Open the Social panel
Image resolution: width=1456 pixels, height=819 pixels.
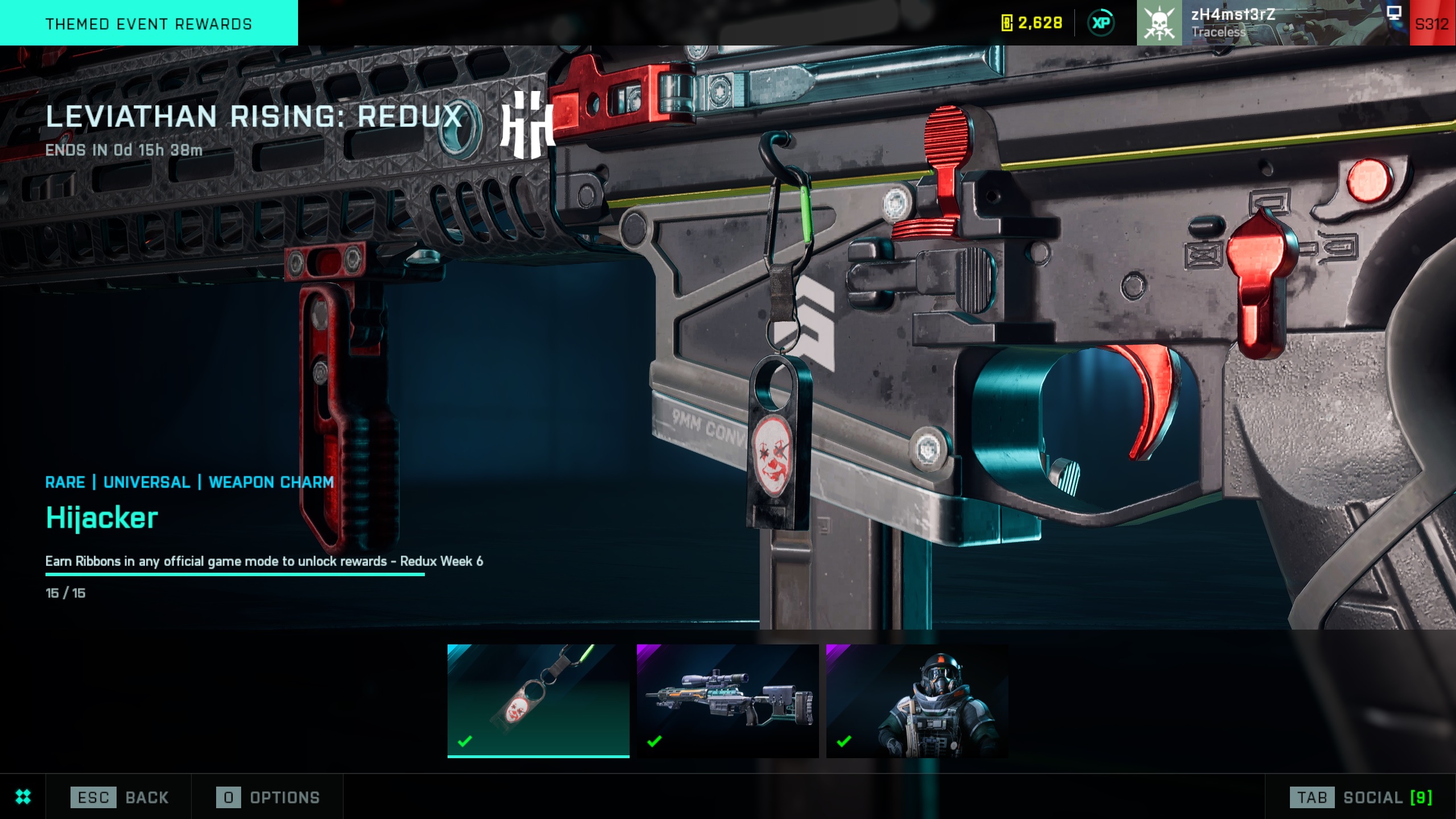coord(1360,797)
